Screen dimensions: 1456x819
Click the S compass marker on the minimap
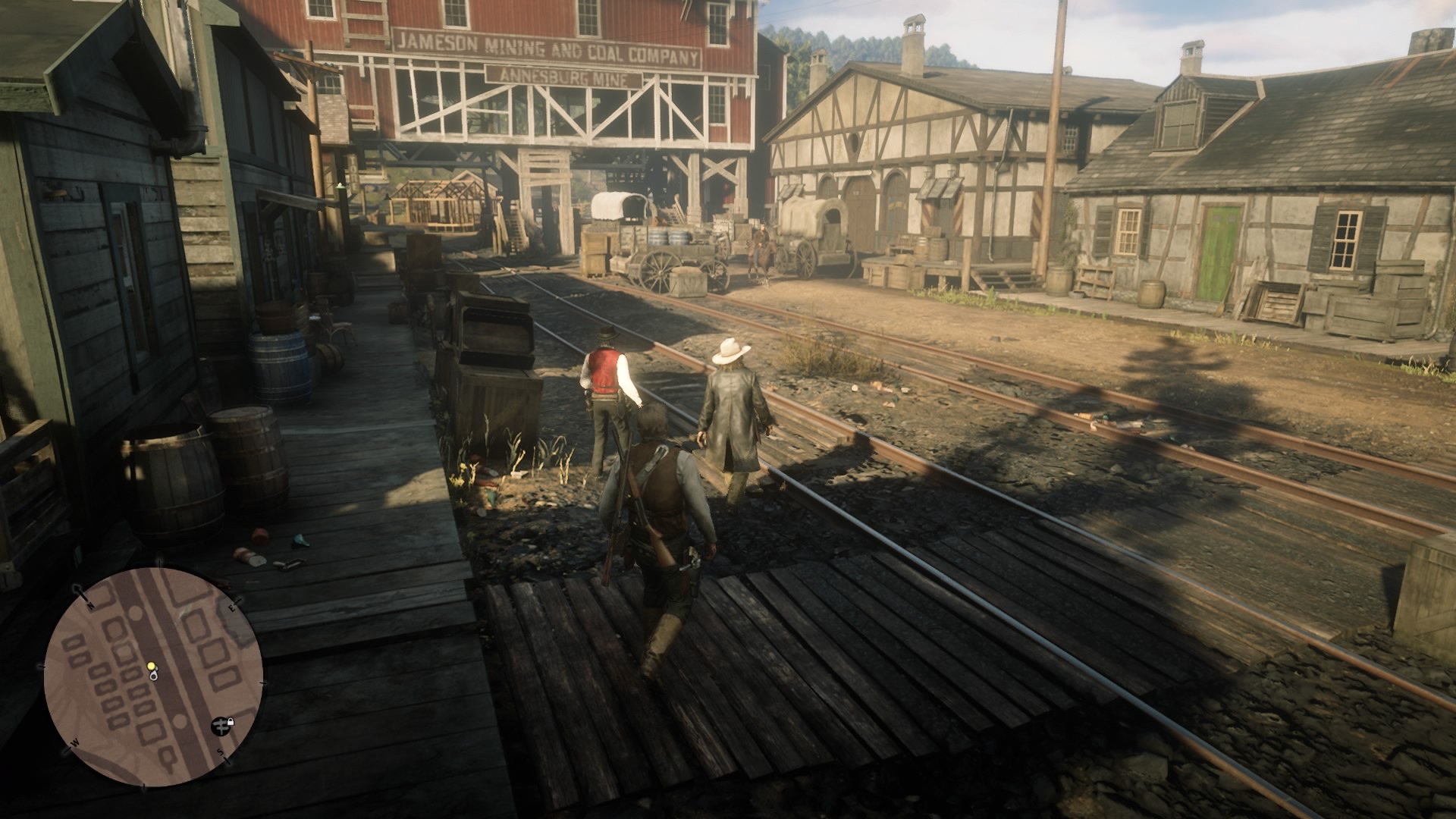pos(220,752)
